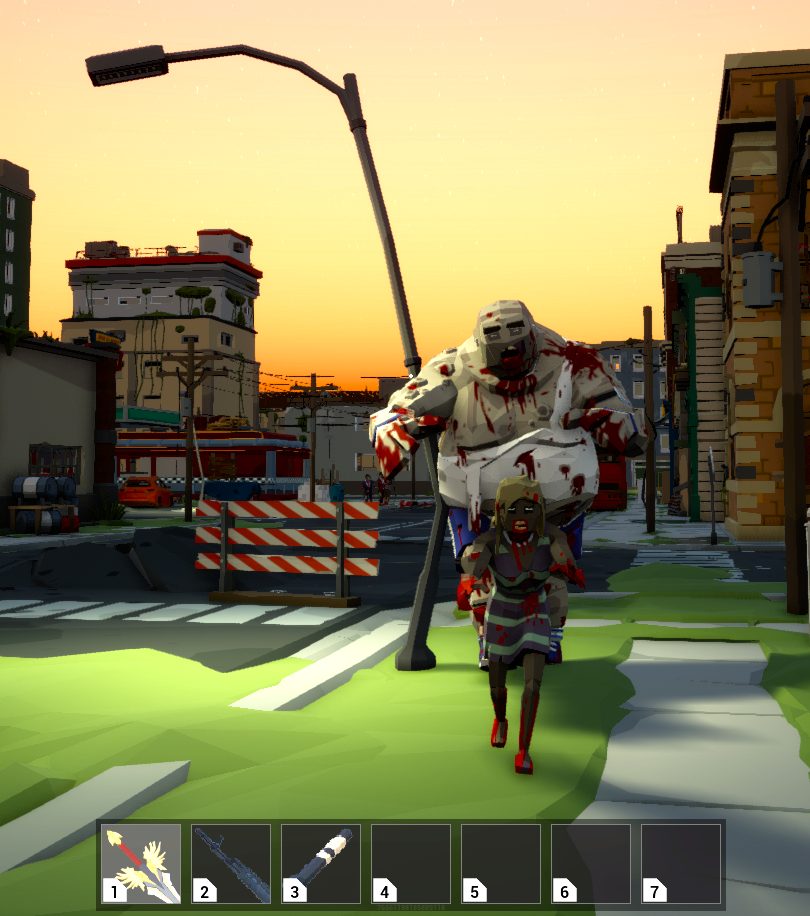The height and width of the screenshot is (916, 810).
Task: Choose the striped baton in slot 3
Action: tap(321, 864)
